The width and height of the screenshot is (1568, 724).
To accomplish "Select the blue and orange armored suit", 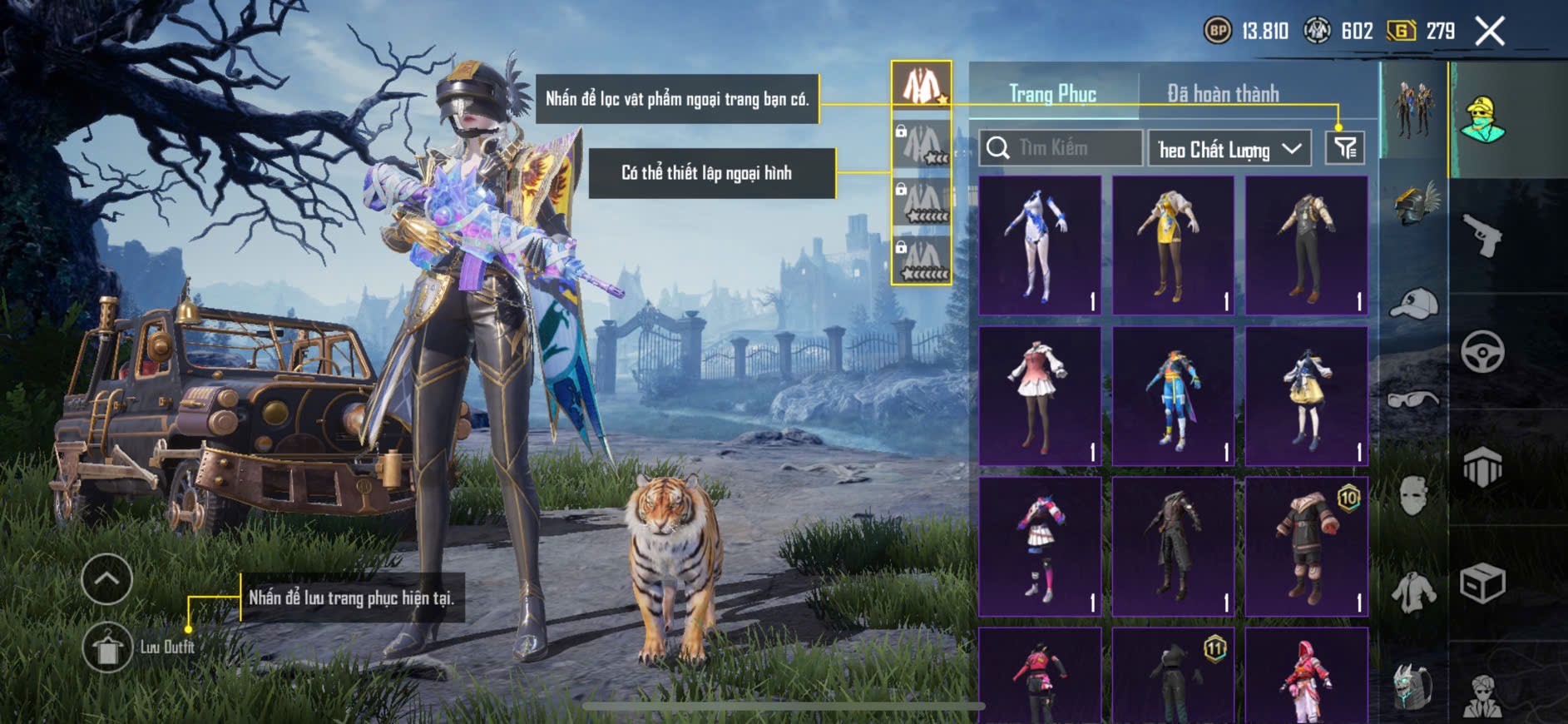I will [x=1173, y=395].
